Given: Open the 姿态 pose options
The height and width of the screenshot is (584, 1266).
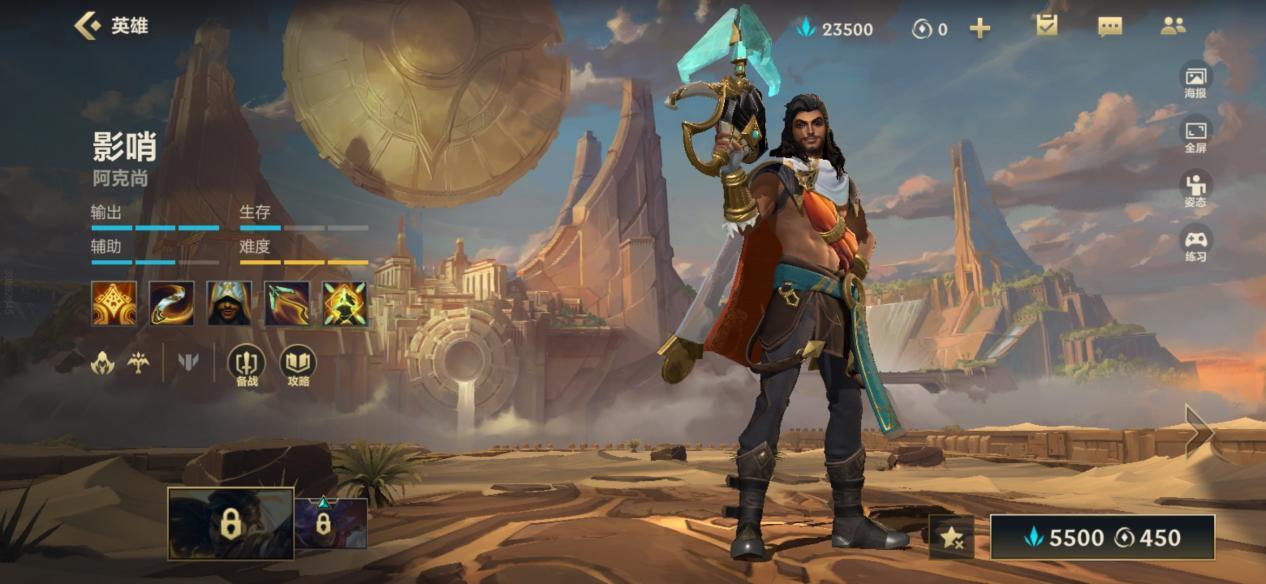Looking at the screenshot, I should (x=1195, y=189).
